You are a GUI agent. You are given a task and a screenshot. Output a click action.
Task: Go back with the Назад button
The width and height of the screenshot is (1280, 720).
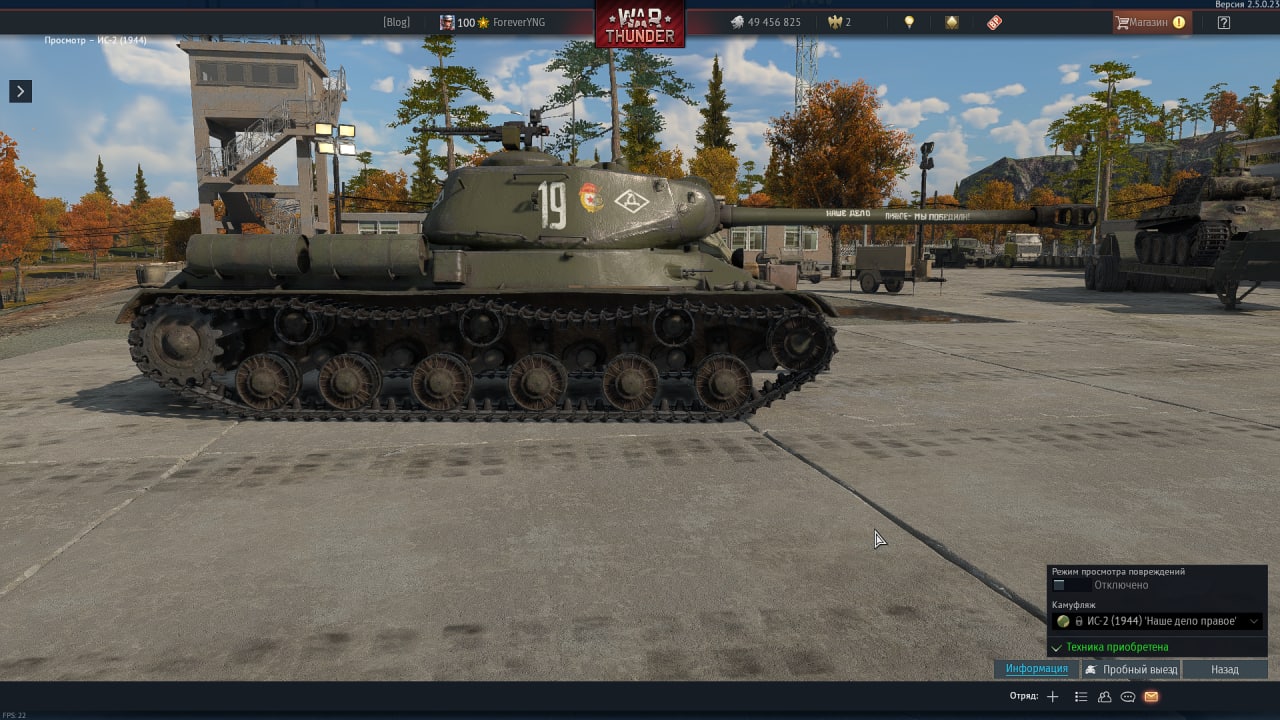coord(1224,669)
